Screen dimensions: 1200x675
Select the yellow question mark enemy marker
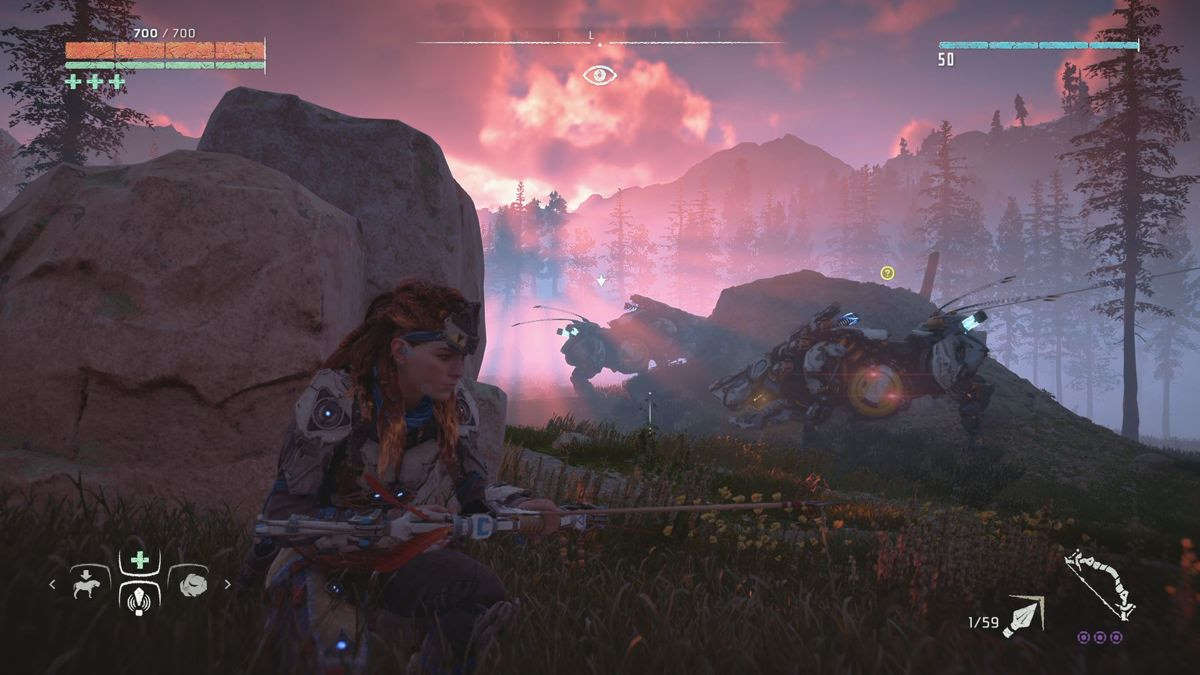[887, 272]
